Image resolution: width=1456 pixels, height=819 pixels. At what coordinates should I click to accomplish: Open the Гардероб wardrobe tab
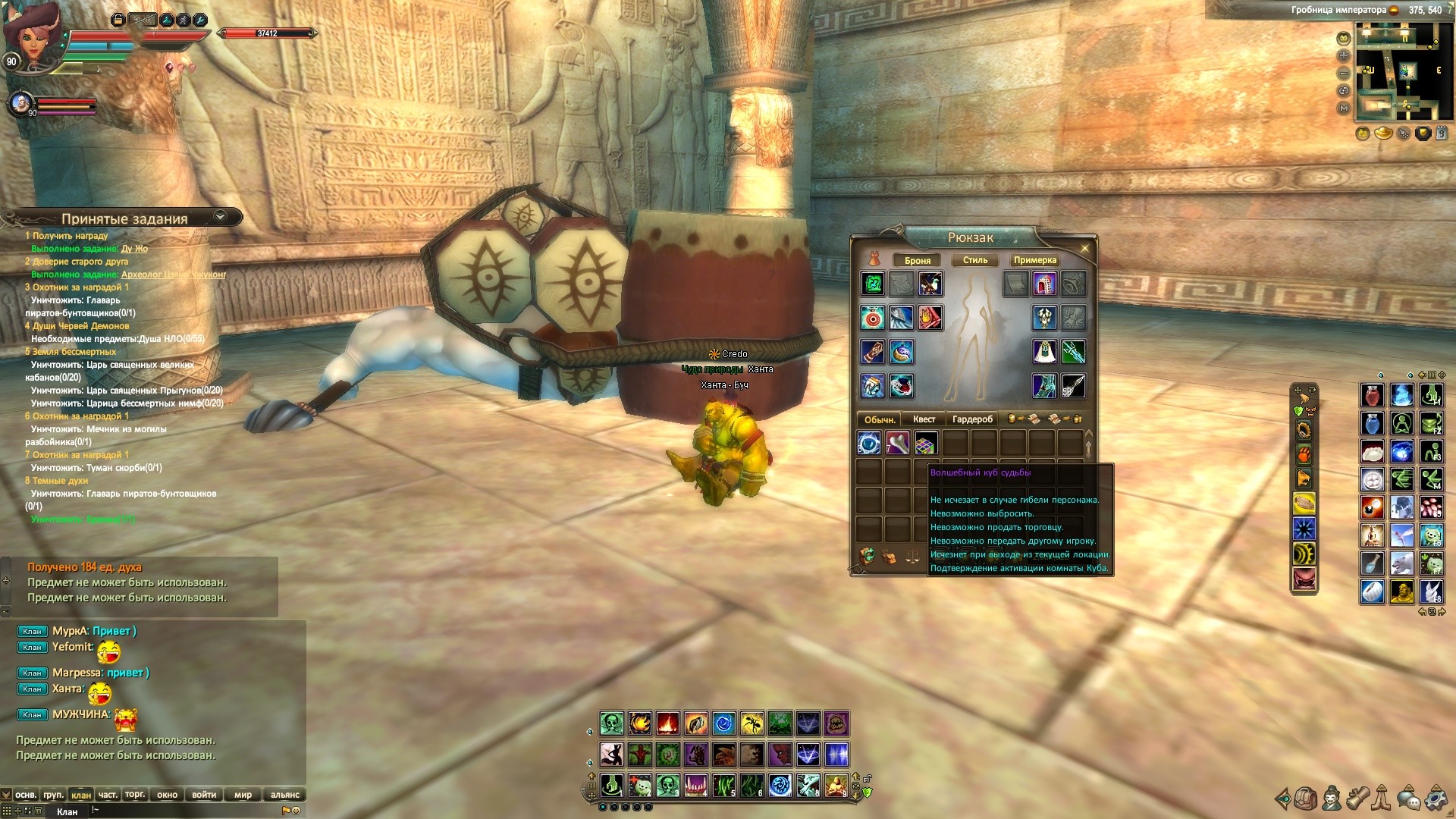[x=972, y=419]
